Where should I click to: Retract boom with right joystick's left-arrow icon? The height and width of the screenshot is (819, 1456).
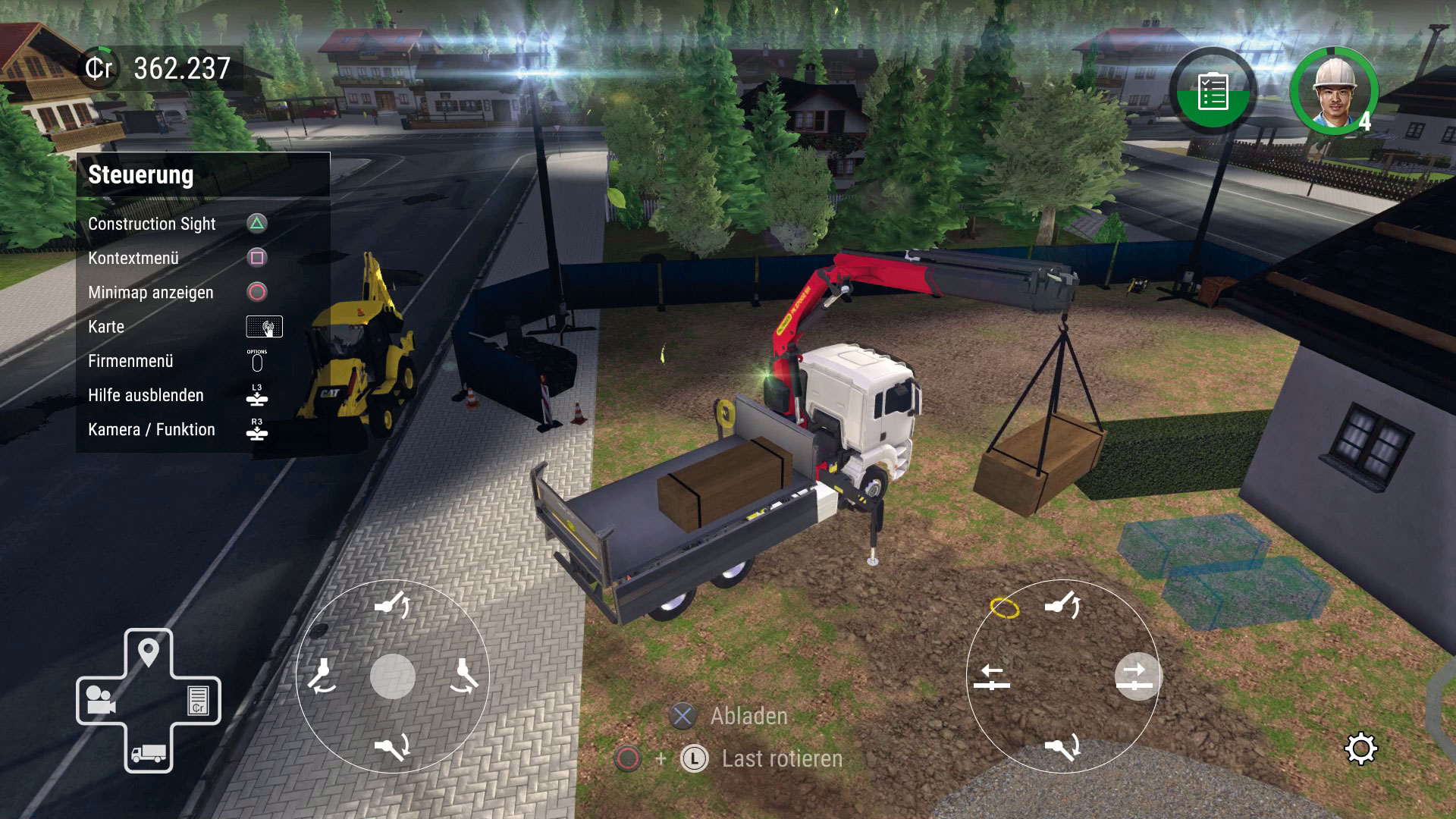click(x=992, y=677)
